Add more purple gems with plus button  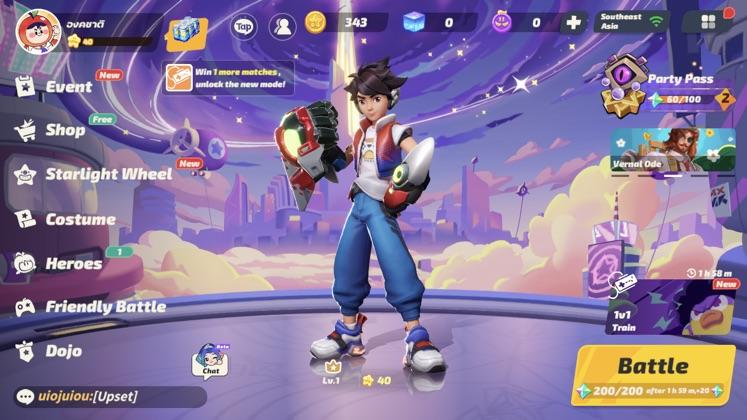pyautogui.click(x=573, y=23)
